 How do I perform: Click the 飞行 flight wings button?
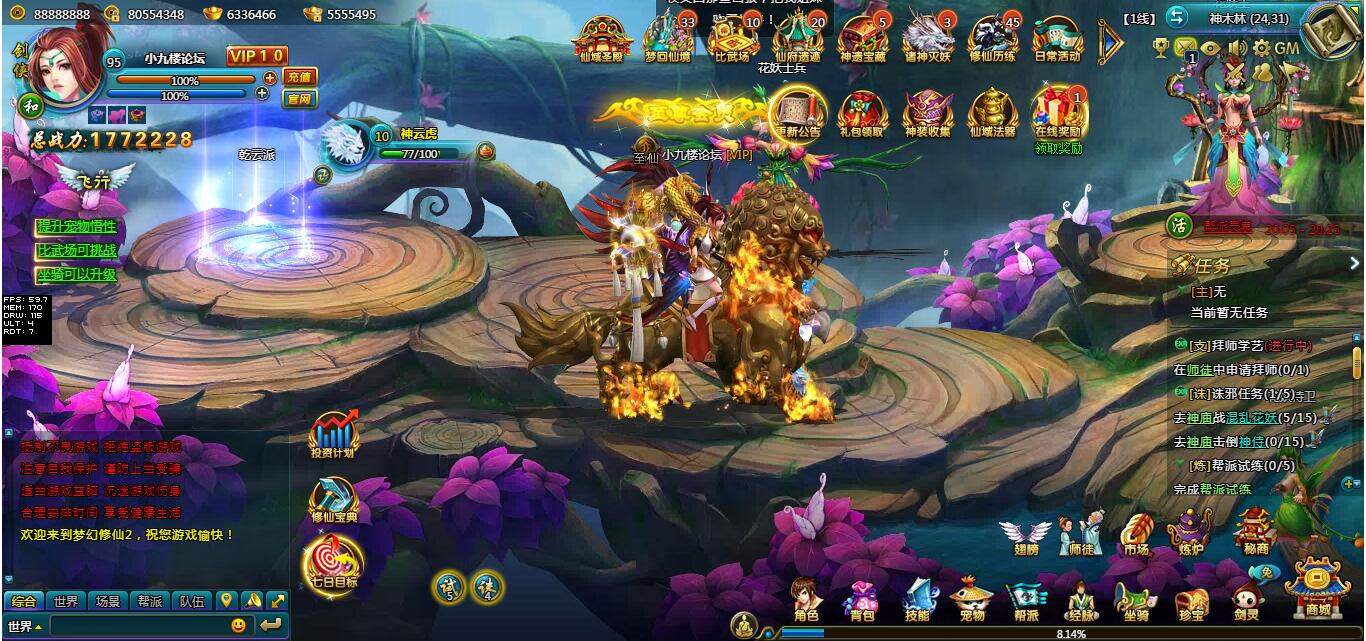point(96,179)
